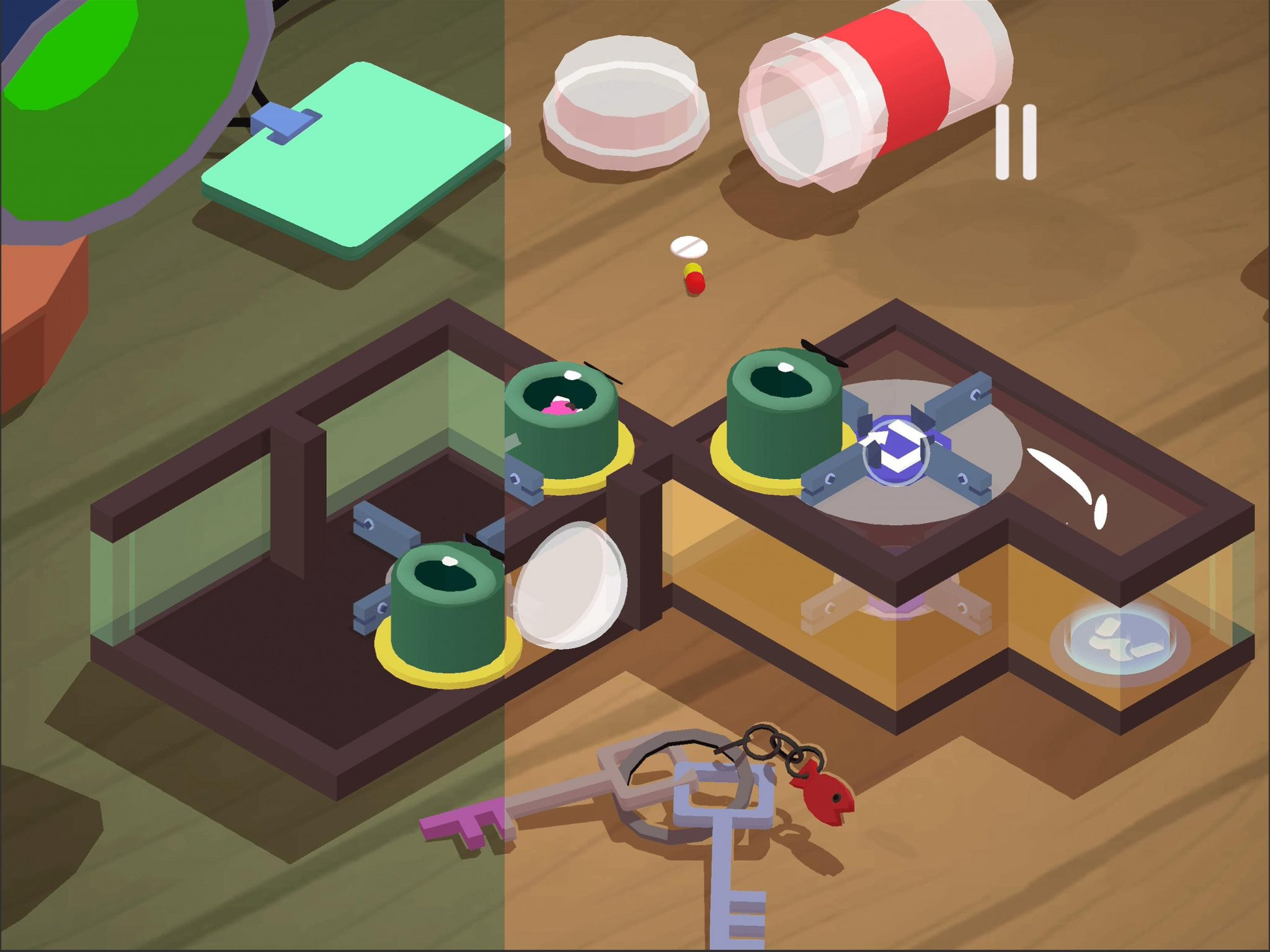Pause the game
Image resolution: width=1270 pixels, height=952 pixels.
[x=1016, y=142]
